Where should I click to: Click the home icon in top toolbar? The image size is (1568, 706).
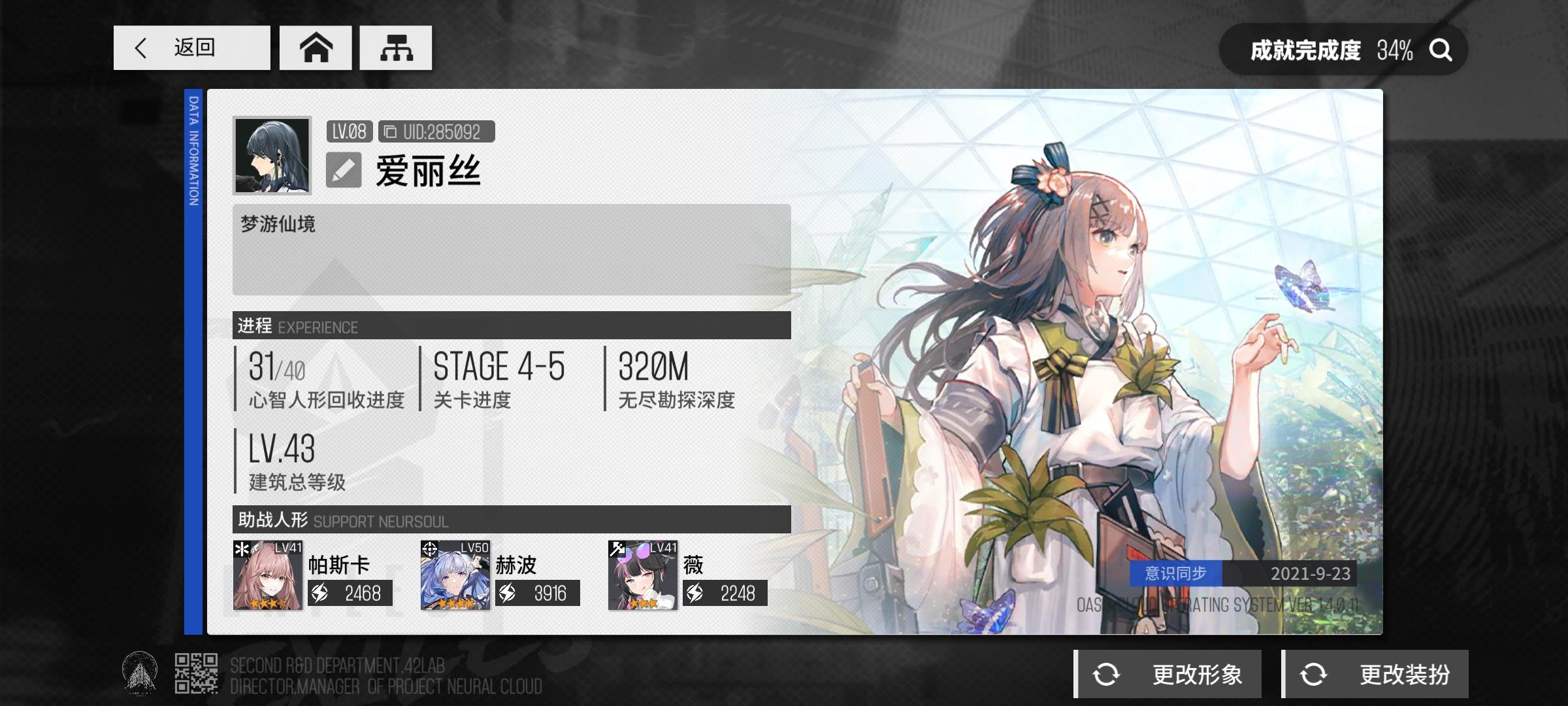[316, 48]
